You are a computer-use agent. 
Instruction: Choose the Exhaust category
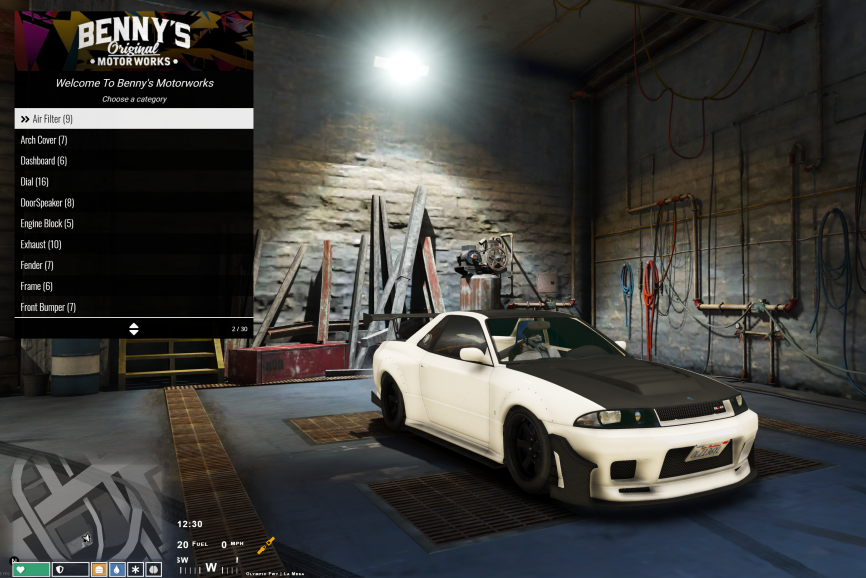tap(133, 245)
